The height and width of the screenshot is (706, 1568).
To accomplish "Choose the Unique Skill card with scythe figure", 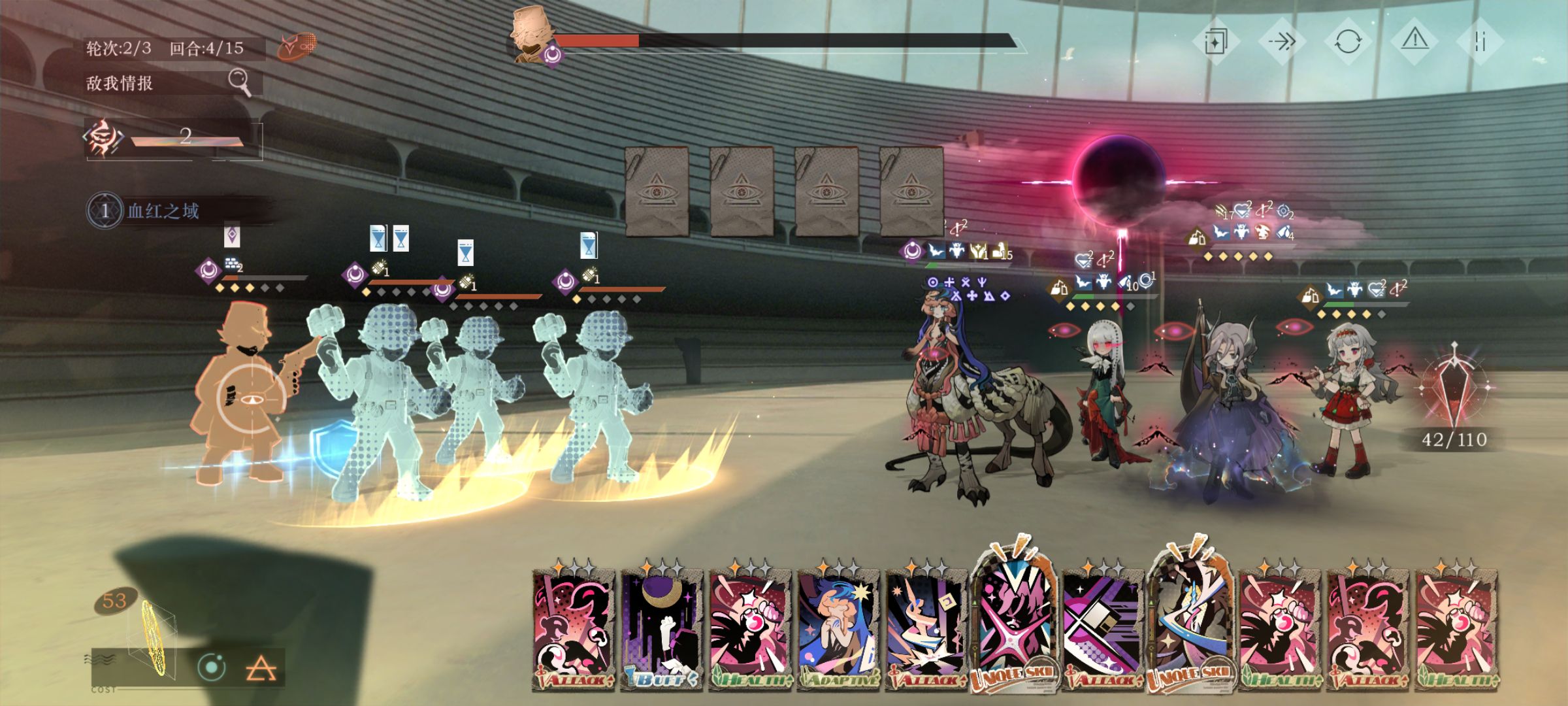I will [x=1190, y=621].
